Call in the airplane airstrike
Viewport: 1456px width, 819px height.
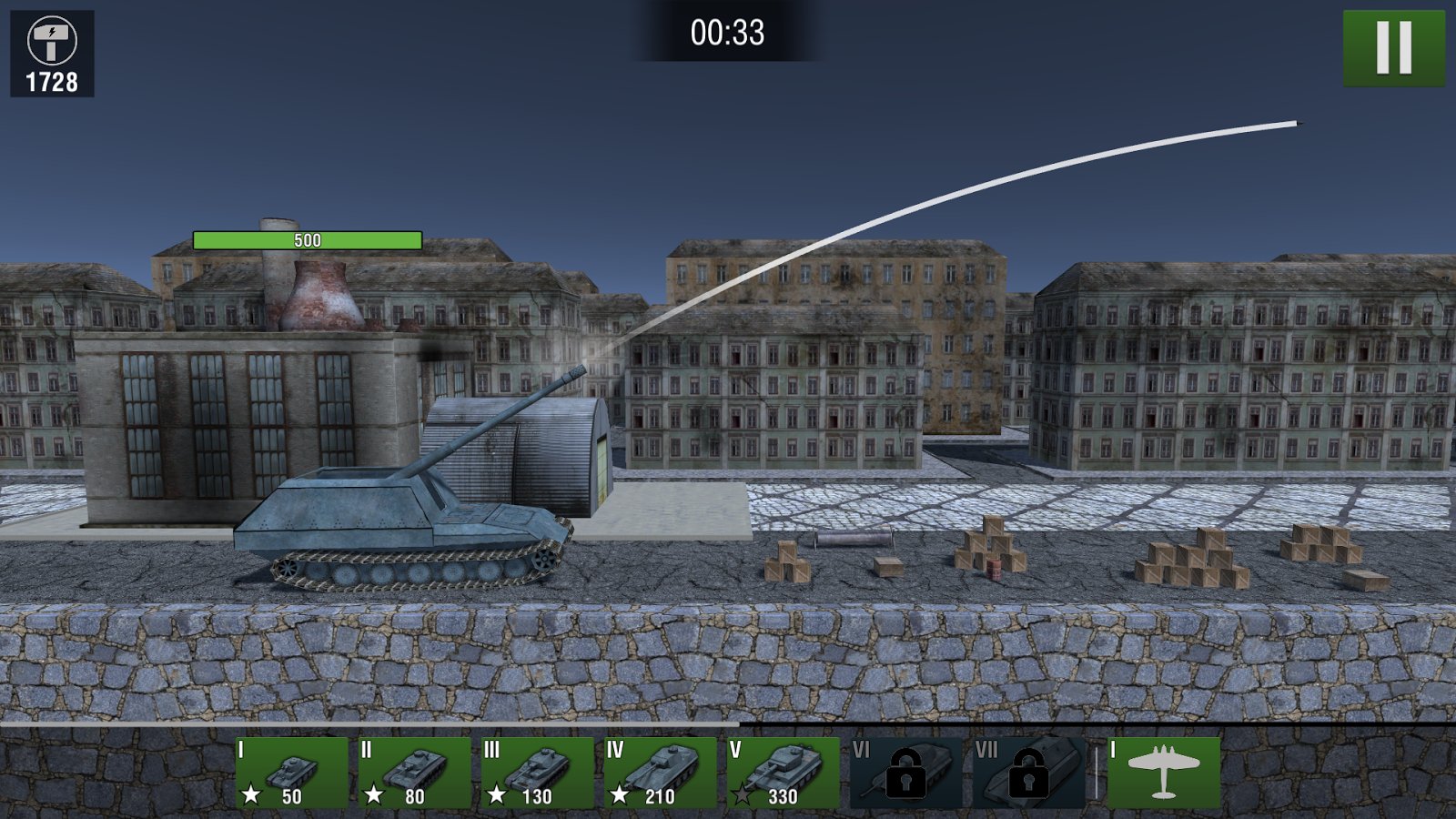click(x=1163, y=773)
